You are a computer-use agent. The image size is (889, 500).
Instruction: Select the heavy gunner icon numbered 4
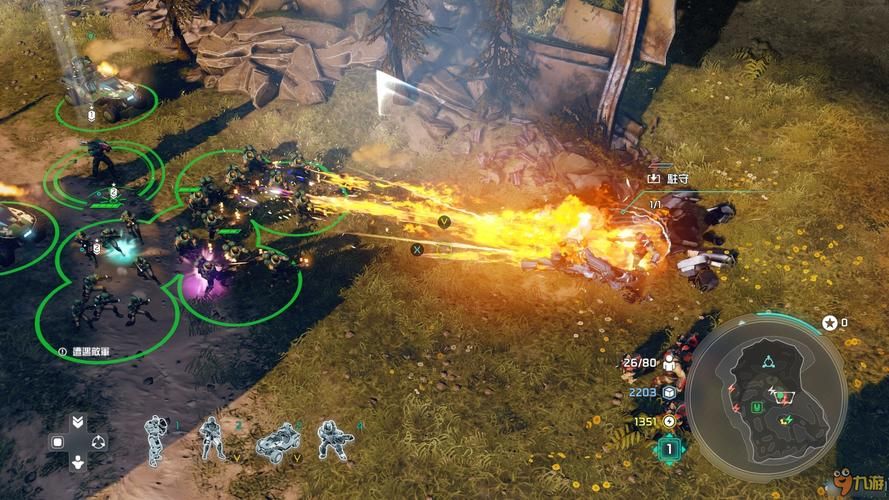333,438
